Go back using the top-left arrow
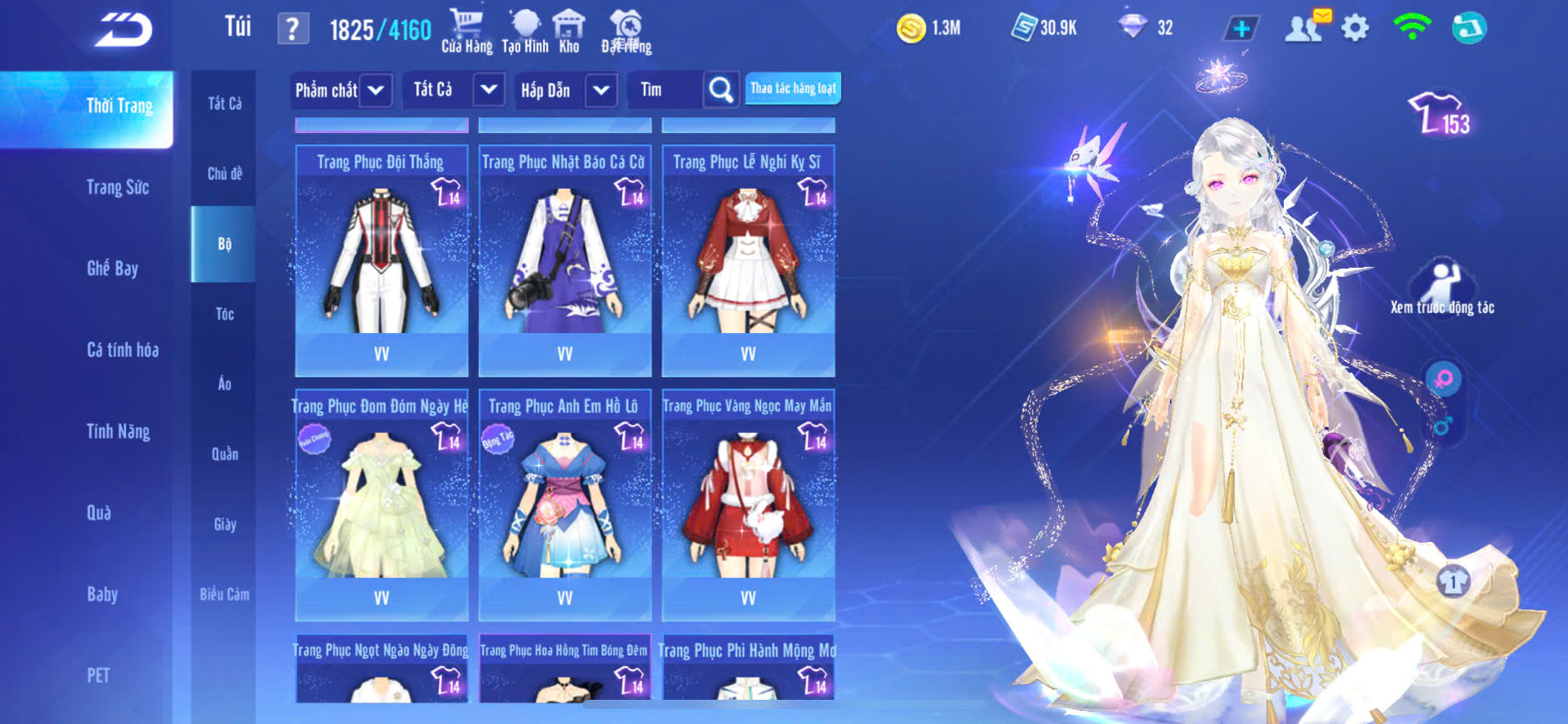Viewport: 1568px width, 724px height. (x=123, y=30)
